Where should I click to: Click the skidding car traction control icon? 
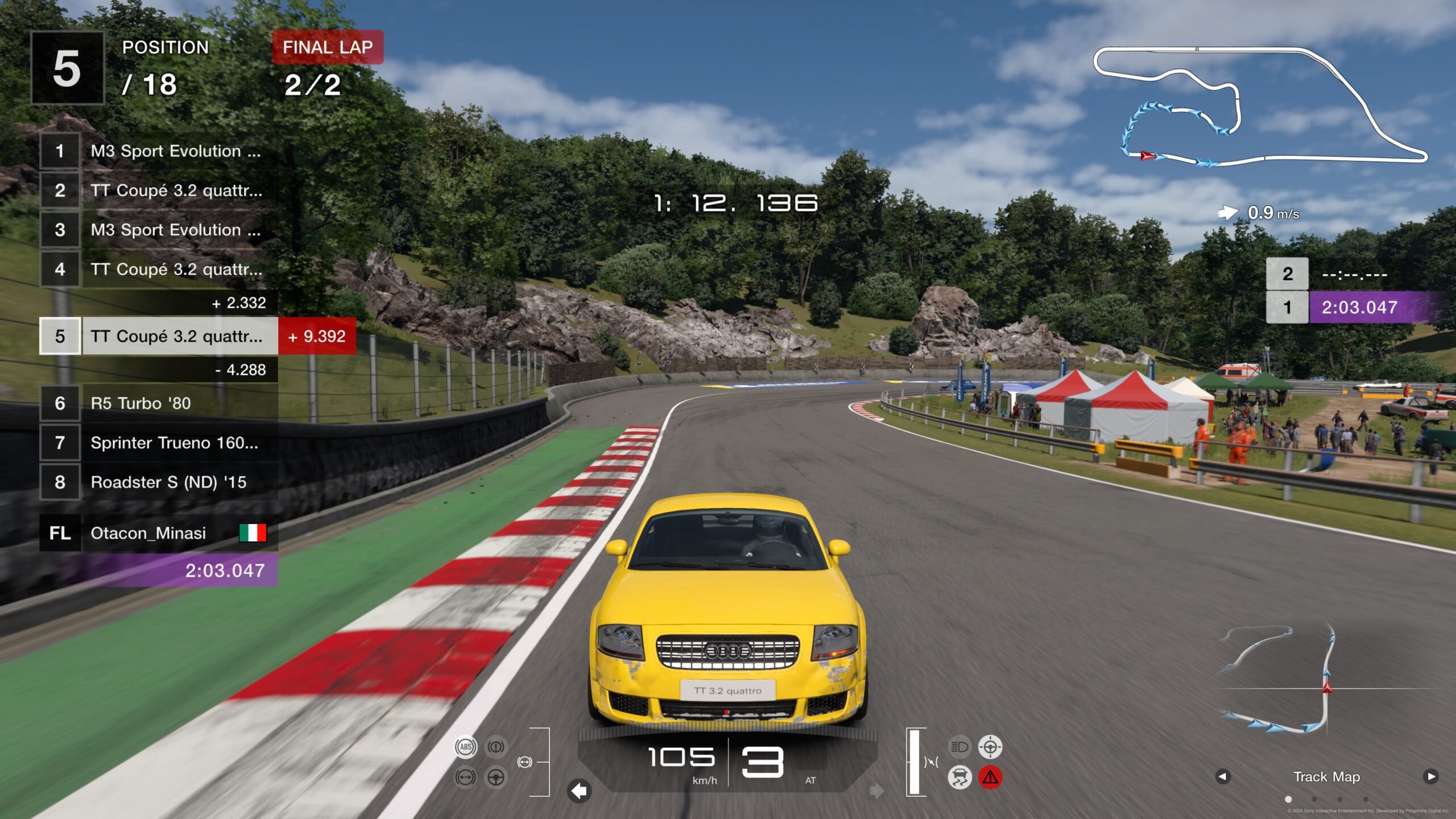(x=959, y=777)
